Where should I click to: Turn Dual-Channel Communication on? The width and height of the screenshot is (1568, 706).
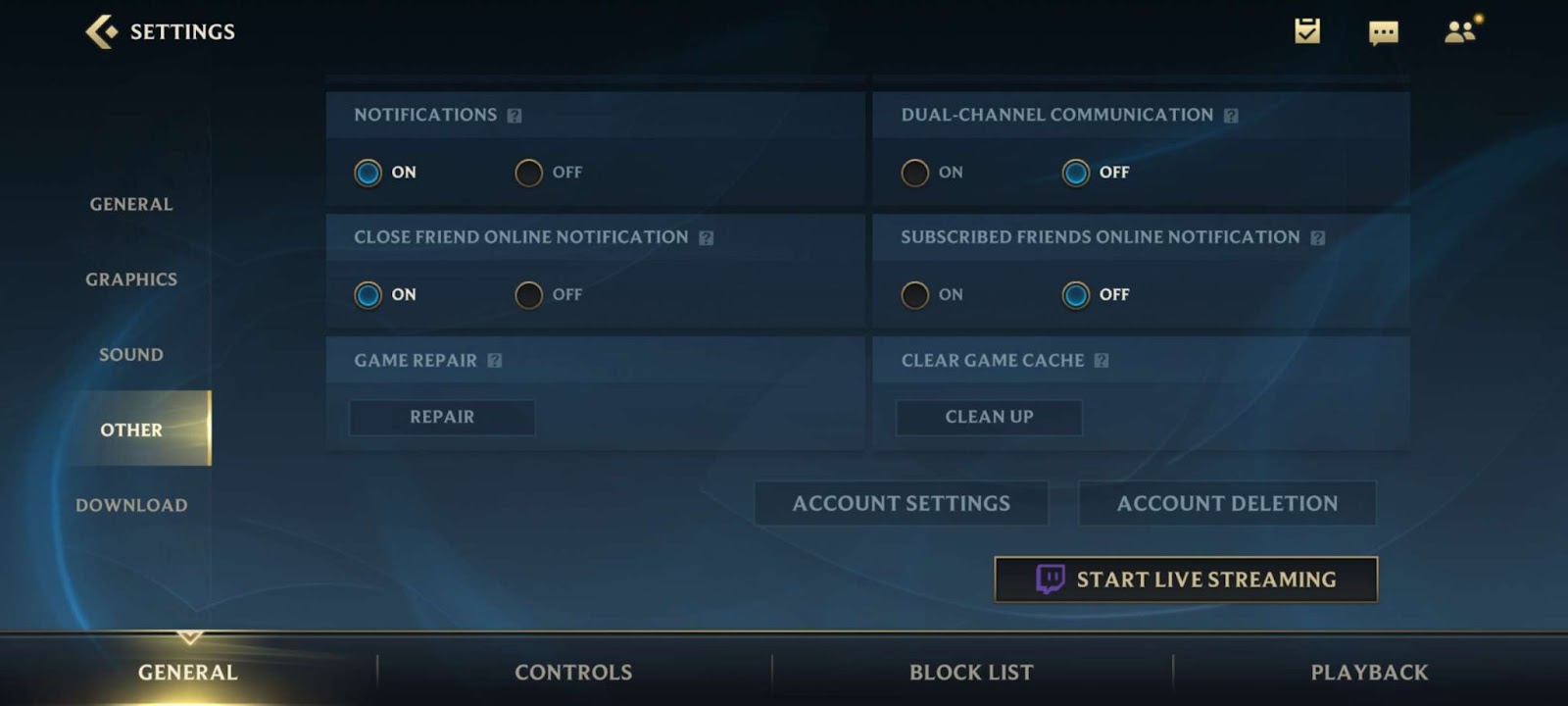915,173
